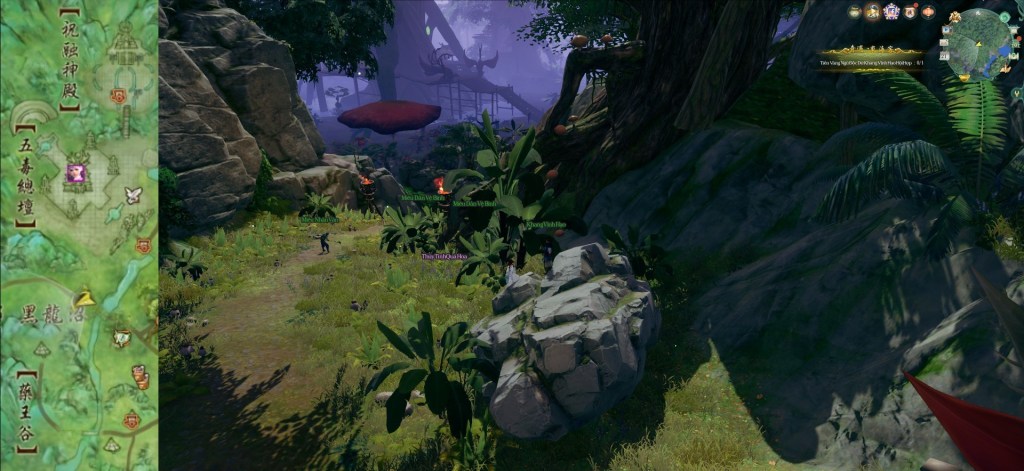The height and width of the screenshot is (471, 1024).
Task: Select the purple pentagon badge icon
Action: pos(891,12)
